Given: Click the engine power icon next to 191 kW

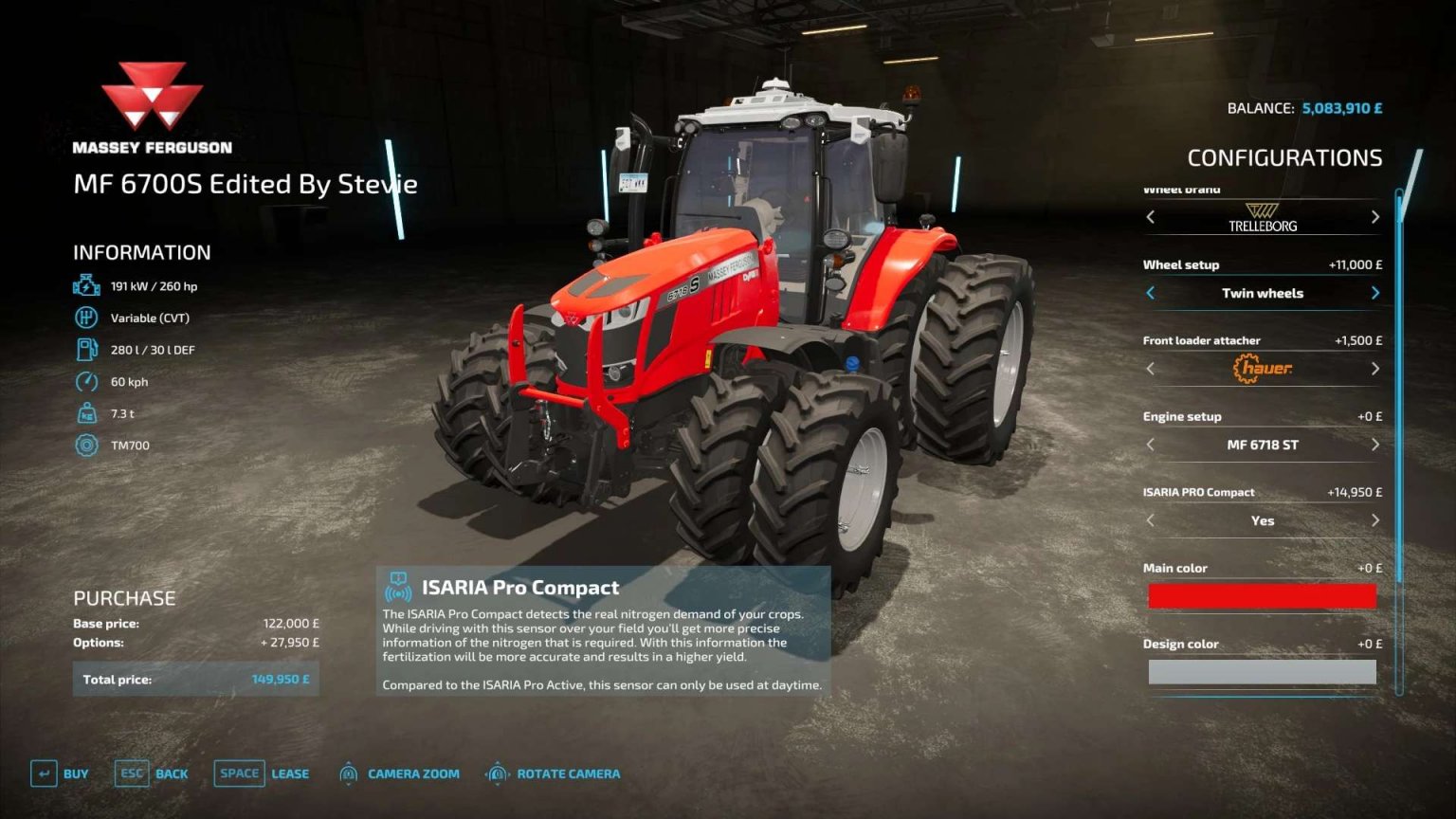Looking at the screenshot, I should pos(86,284).
